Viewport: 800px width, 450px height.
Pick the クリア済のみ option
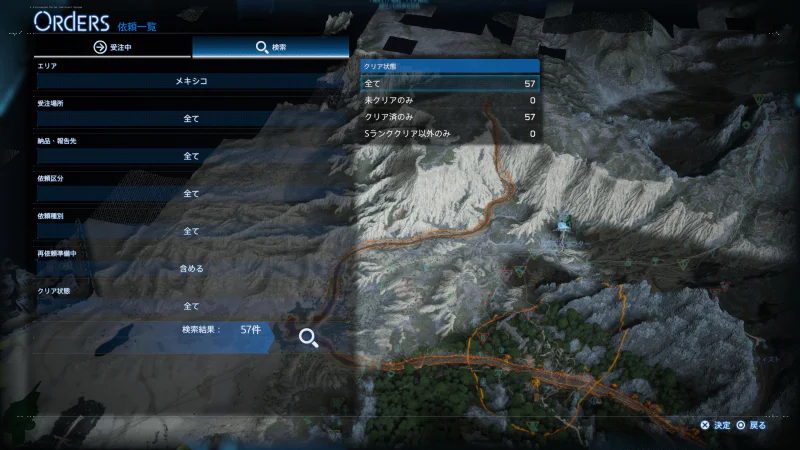pos(450,117)
